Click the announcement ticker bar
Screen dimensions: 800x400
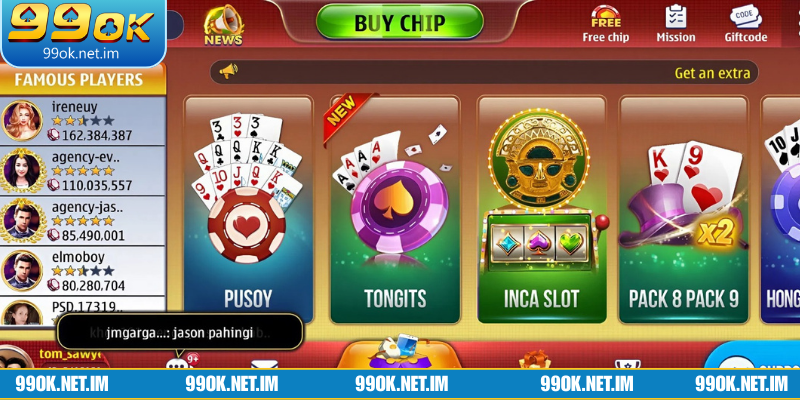[x=484, y=72]
